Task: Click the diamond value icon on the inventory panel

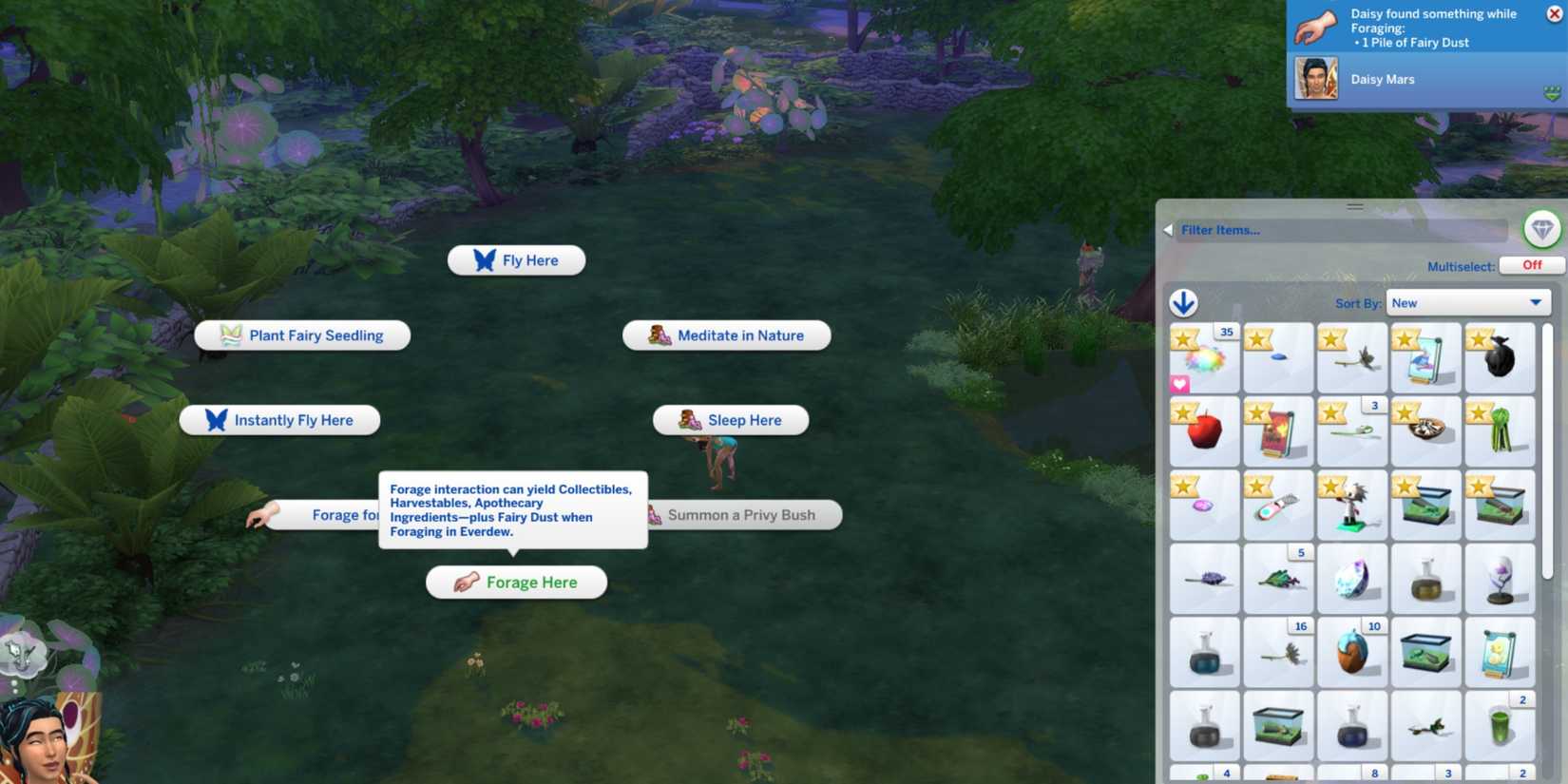Action: [1543, 228]
